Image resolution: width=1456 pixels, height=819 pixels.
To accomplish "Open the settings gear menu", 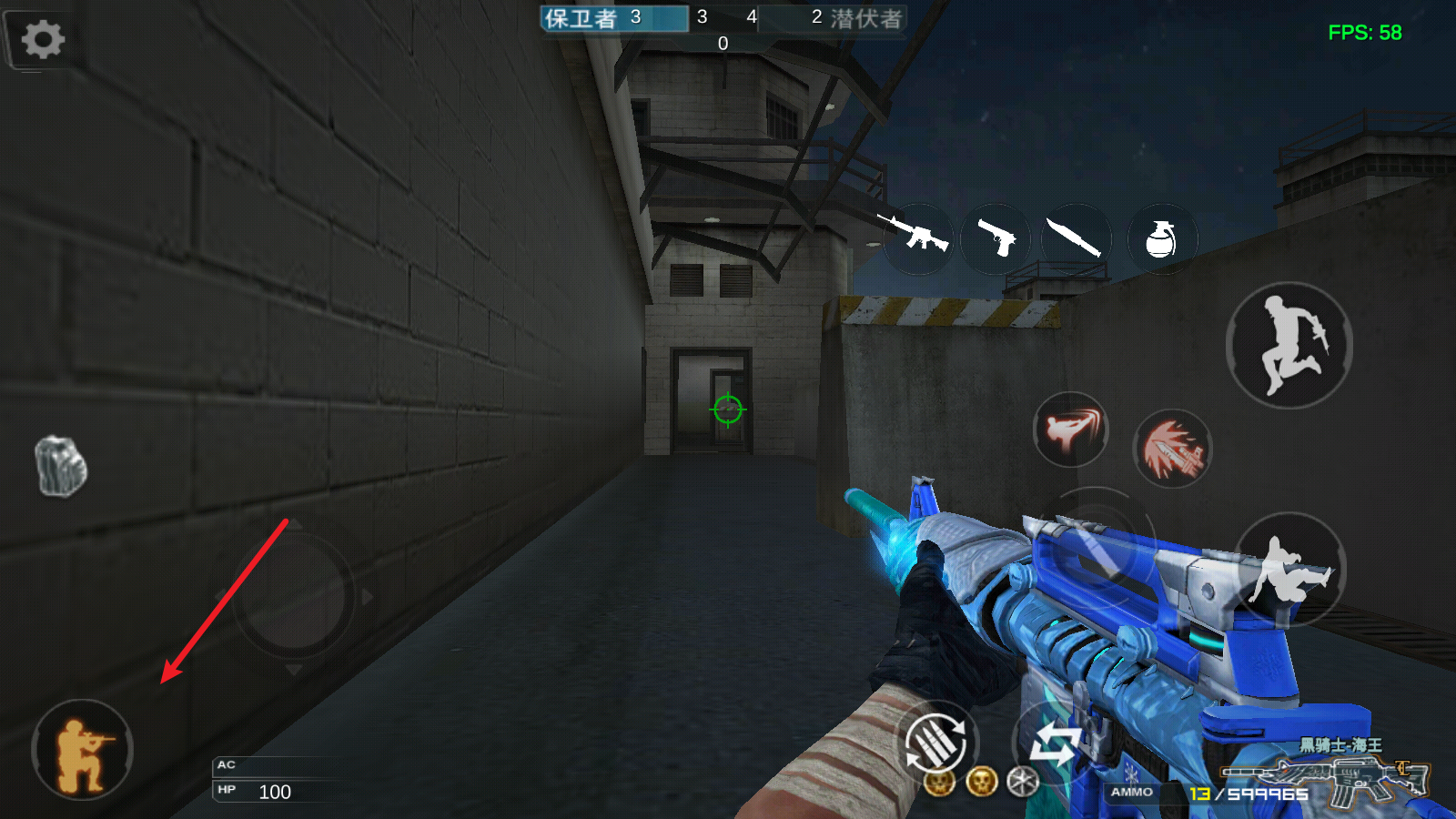I will click(x=43, y=40).
